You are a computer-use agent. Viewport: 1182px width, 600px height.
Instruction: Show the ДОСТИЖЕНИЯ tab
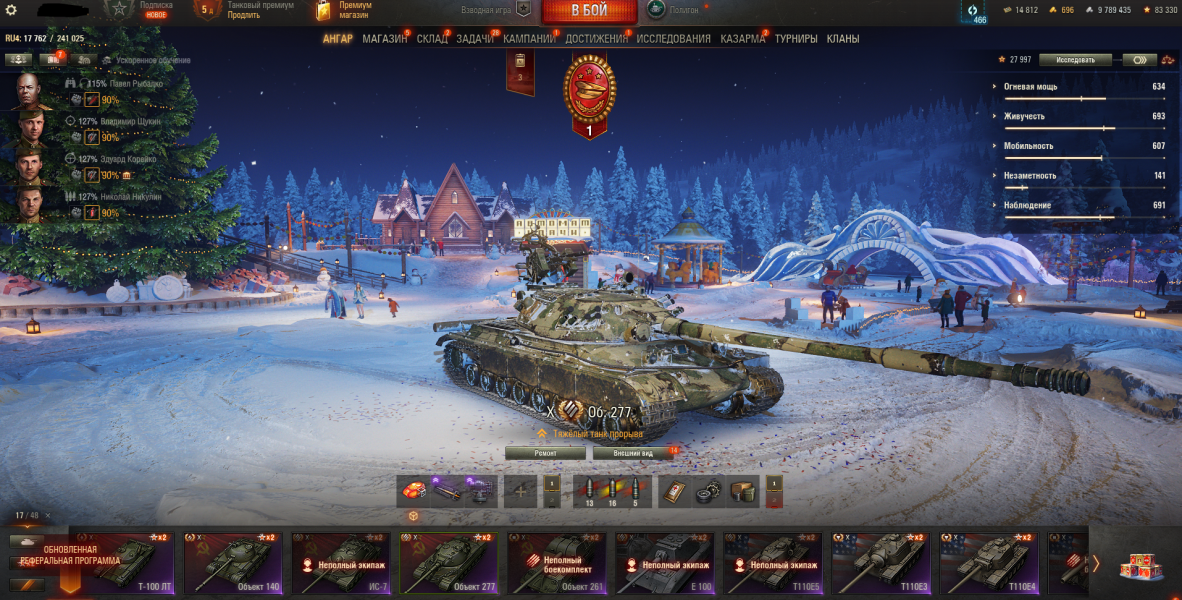click(596, 39)
